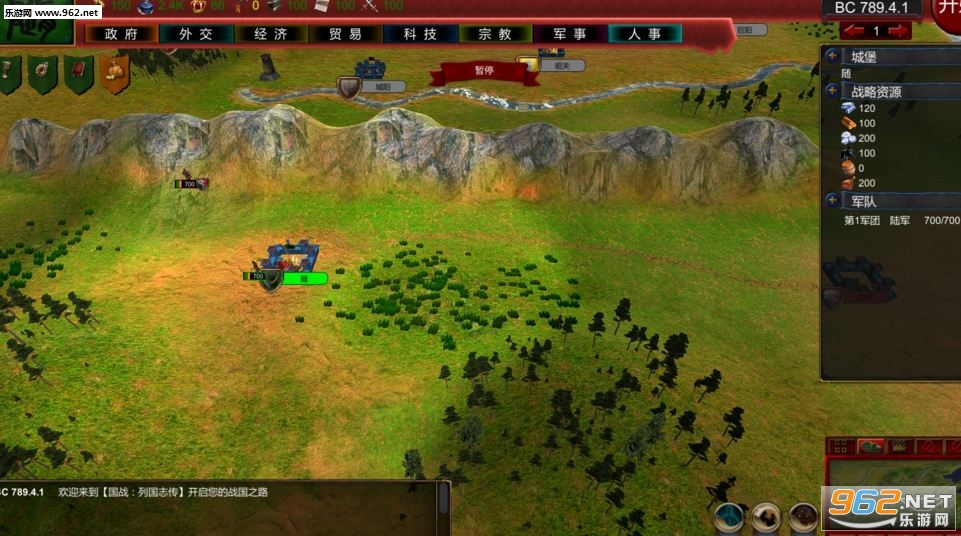Expand the 城堡 castle section
961x536 pixels.
point(833,56)
